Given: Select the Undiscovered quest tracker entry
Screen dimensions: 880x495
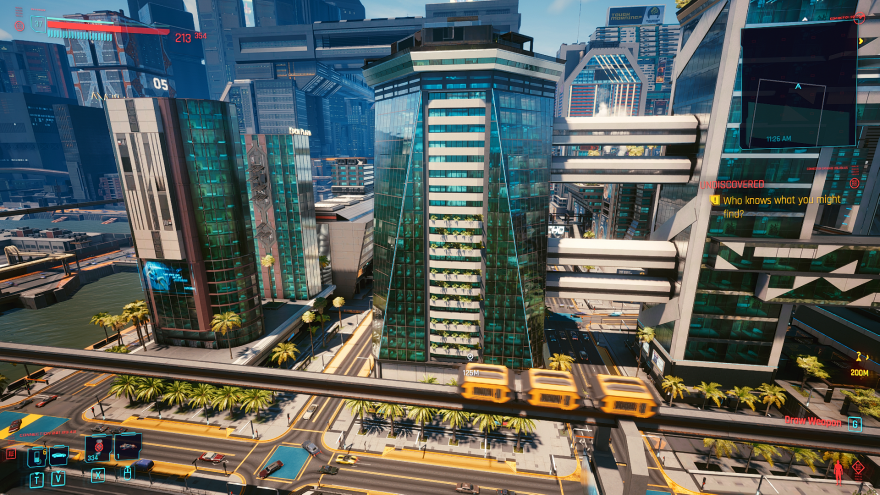Looking at the screenshot, I should point(733,184).
